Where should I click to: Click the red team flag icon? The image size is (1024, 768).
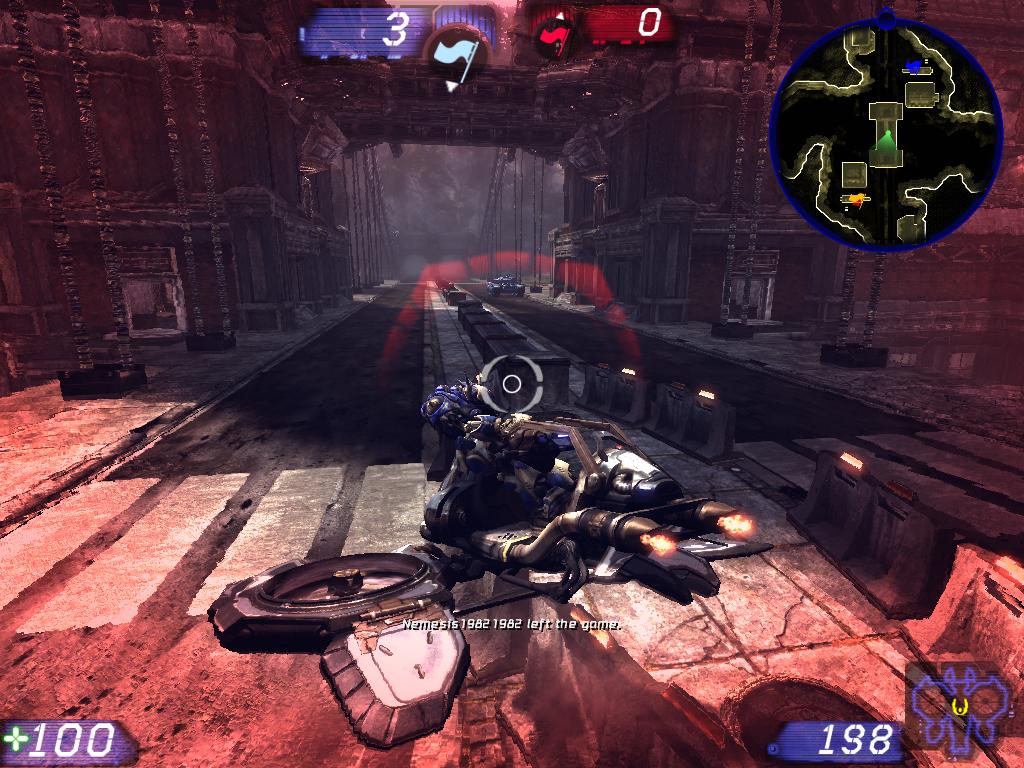pos(552,38)
